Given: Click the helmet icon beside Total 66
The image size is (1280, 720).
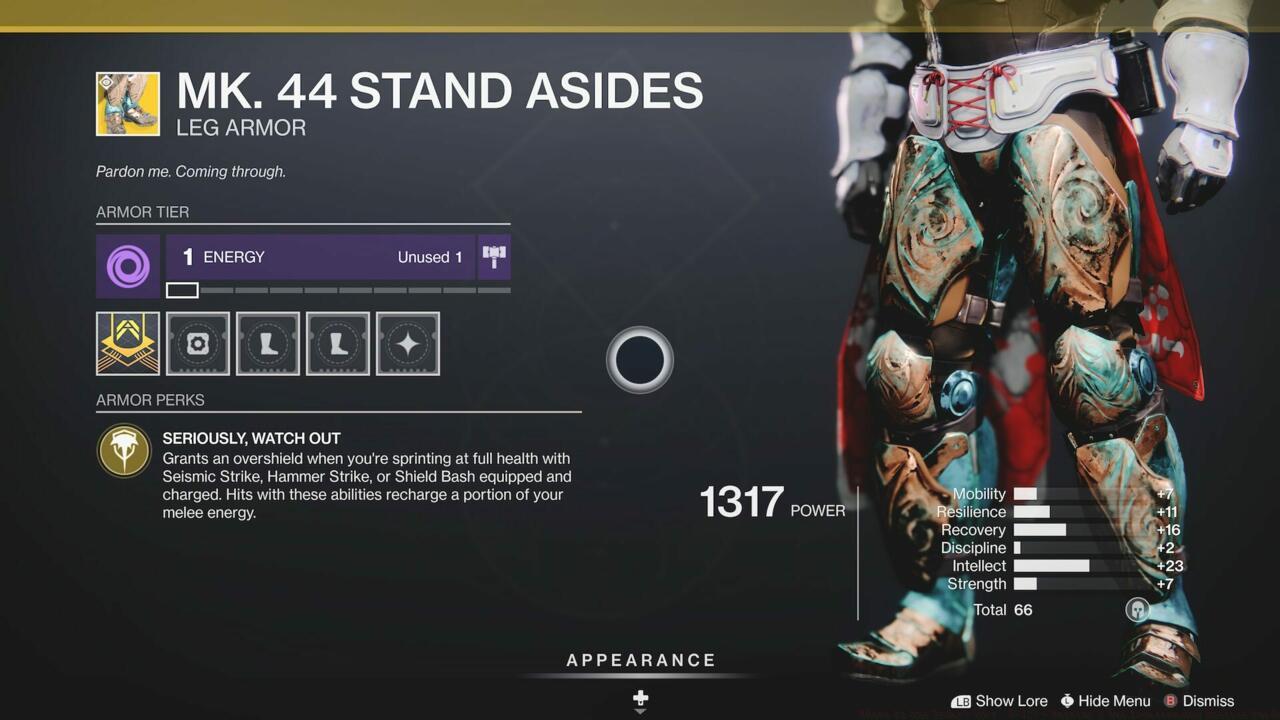Looking at the screenshot, I should click(1137, 610).
